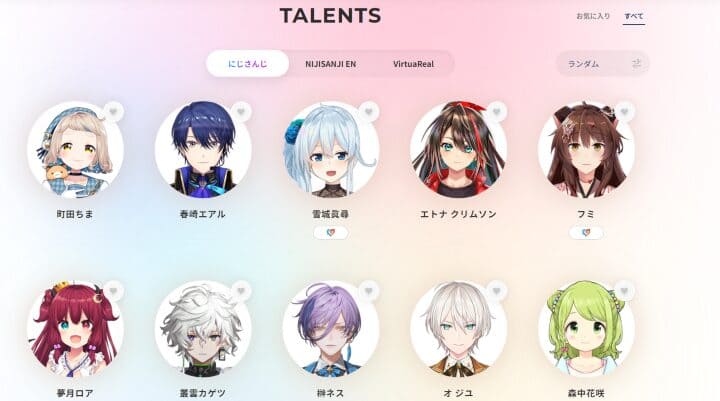Switch to the にじさんじ tab

point(246,64)
